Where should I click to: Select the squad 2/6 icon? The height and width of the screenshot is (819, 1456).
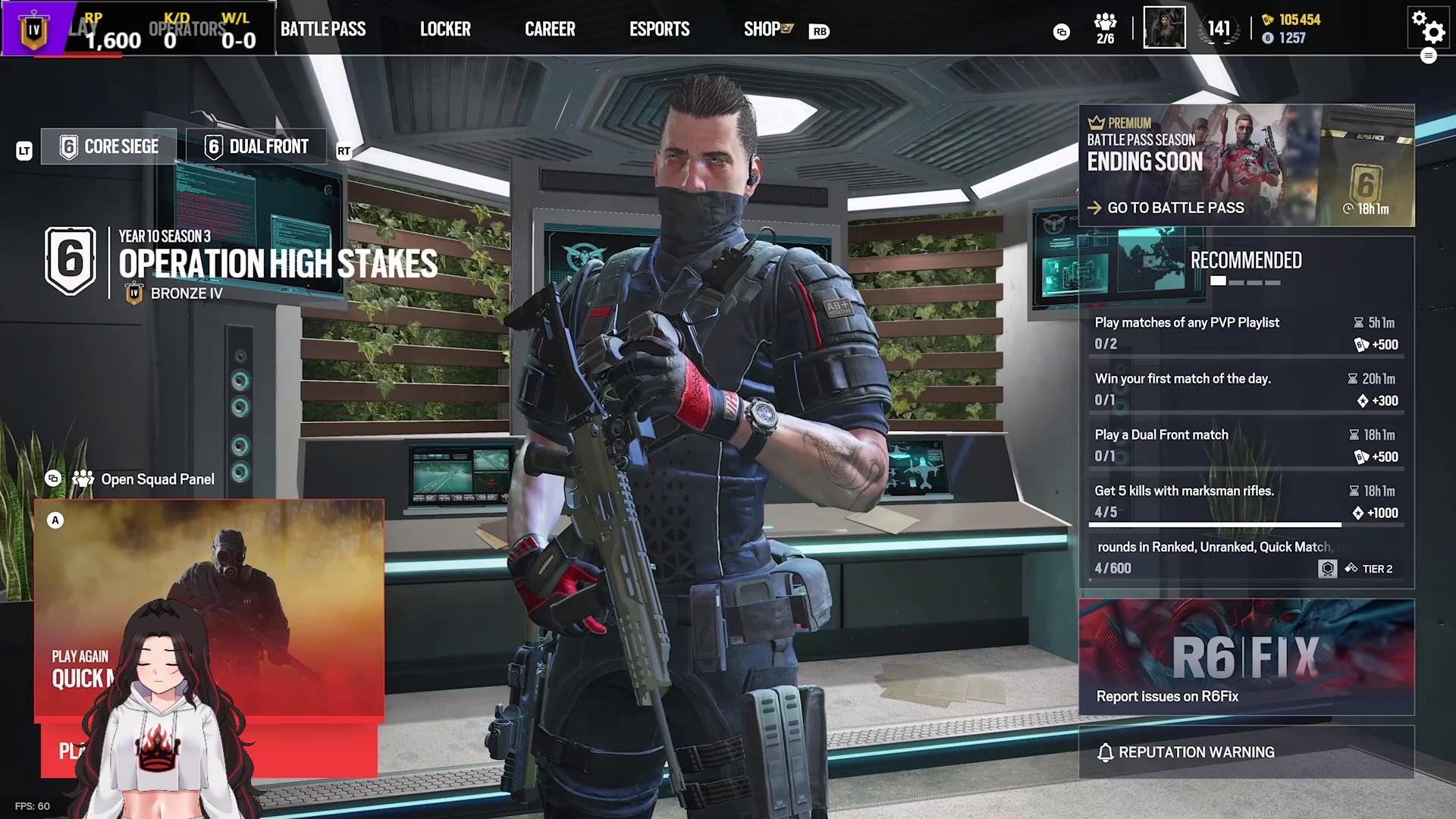1105,29
